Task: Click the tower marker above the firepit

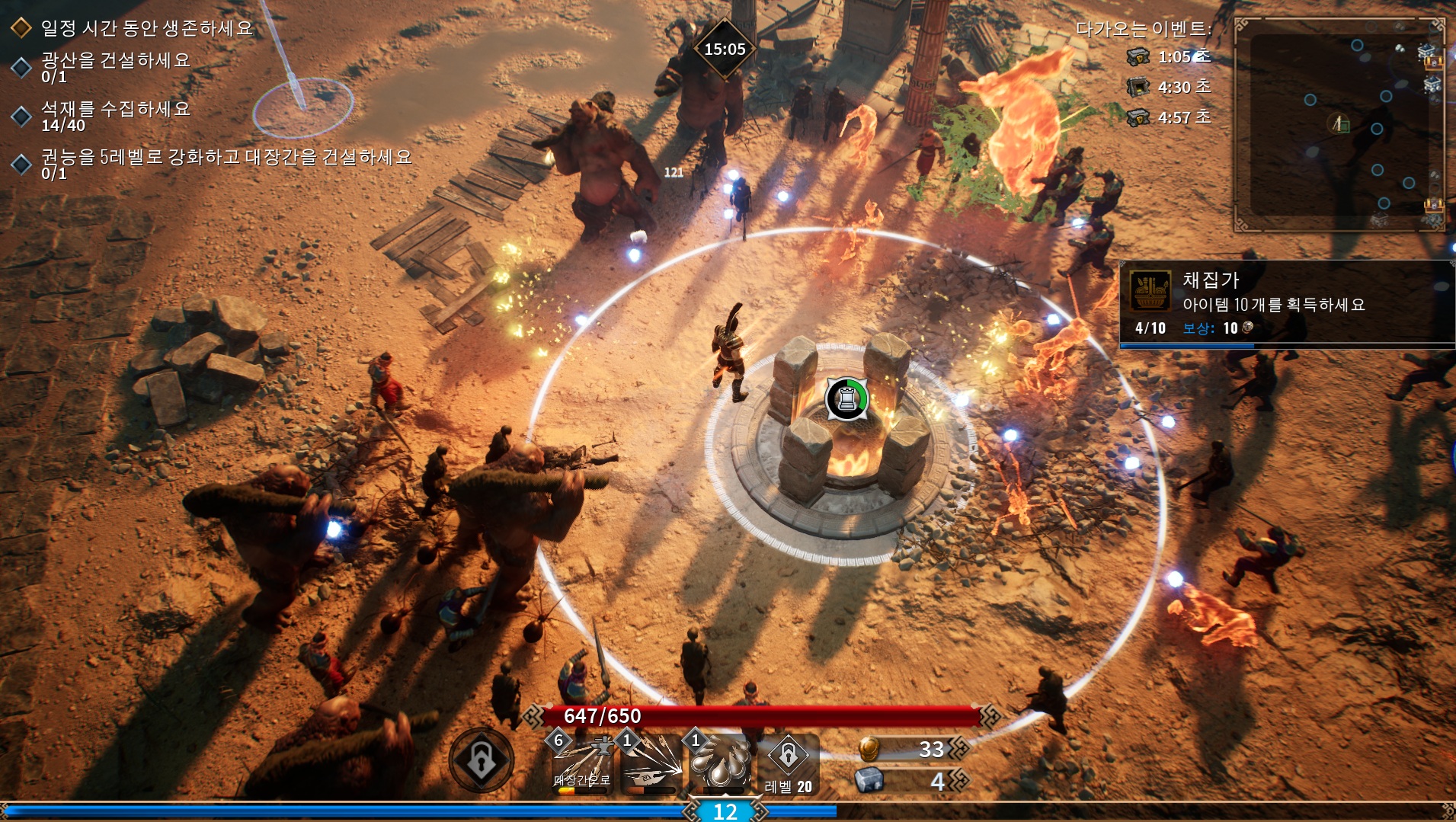Action: (x=846, y=398)
